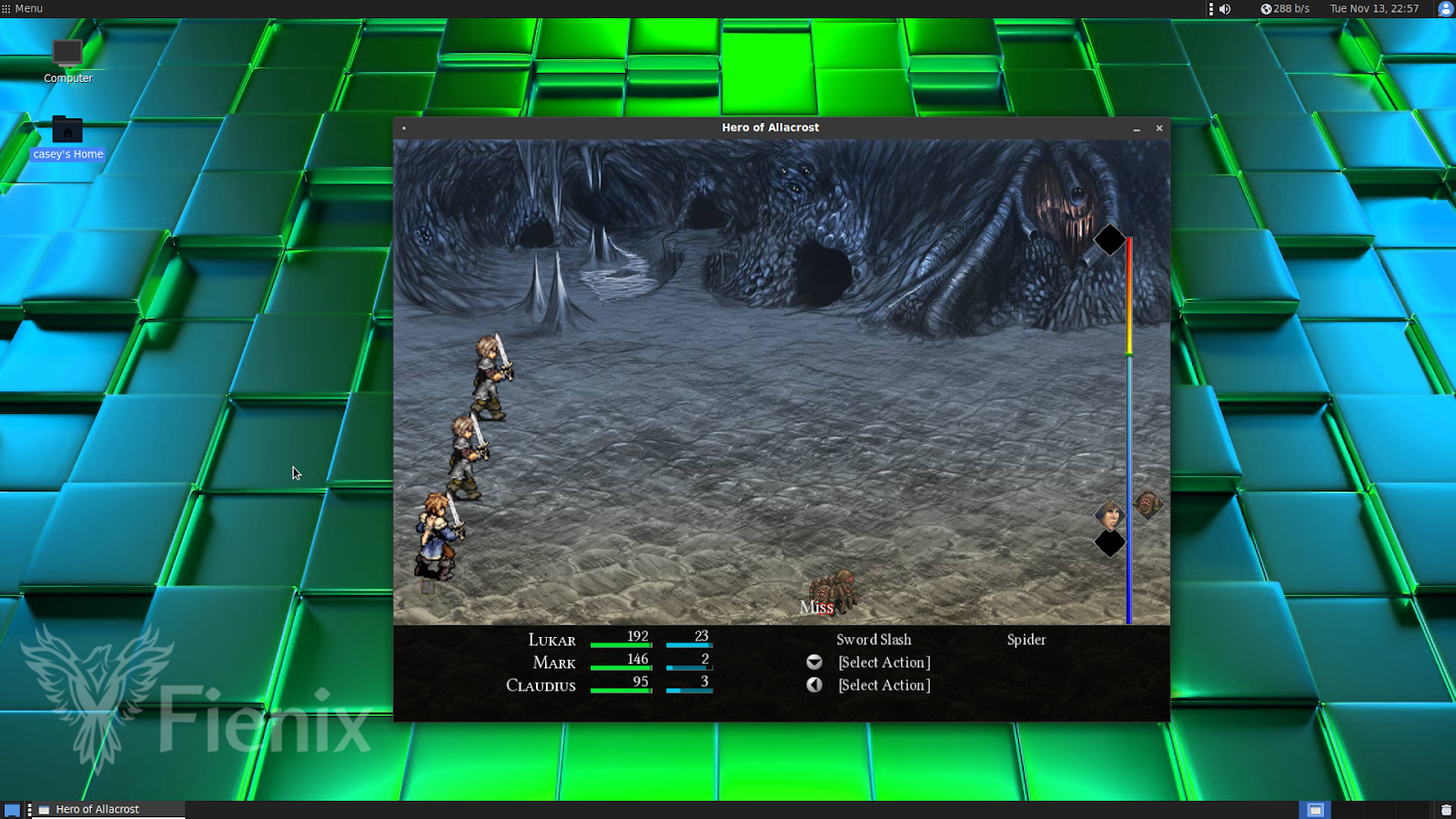Screen dimensions: 1456x819
Task: Select Lukar's sword-wielding character sprite
Action: 489,373
